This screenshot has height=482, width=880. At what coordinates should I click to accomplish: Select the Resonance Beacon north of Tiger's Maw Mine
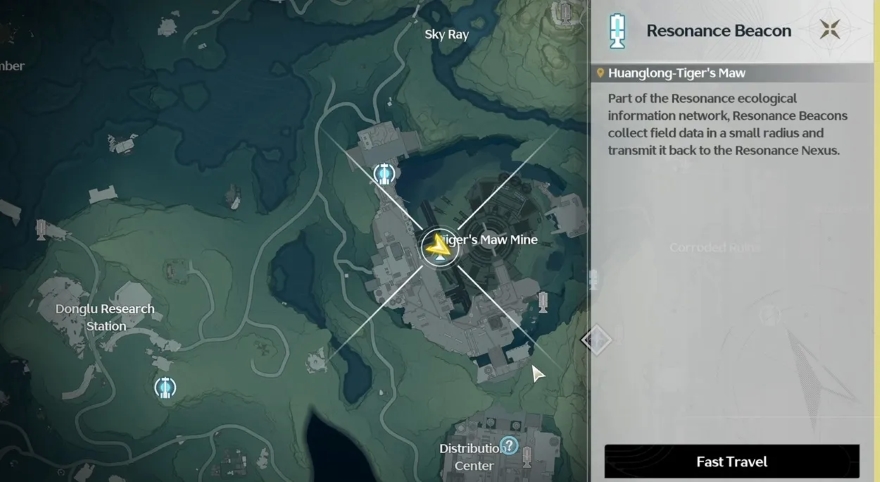tap(384, 175)
